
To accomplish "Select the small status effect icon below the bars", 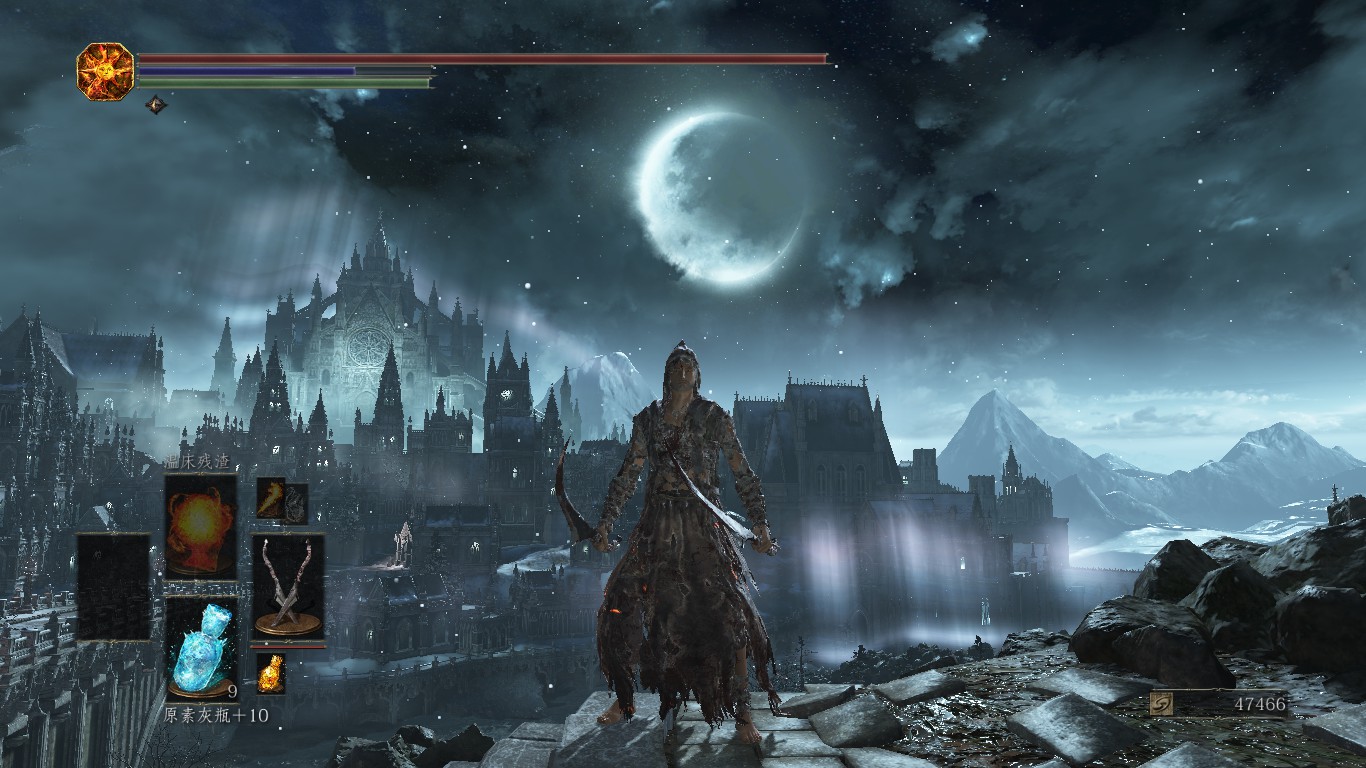I will point(156,103).
